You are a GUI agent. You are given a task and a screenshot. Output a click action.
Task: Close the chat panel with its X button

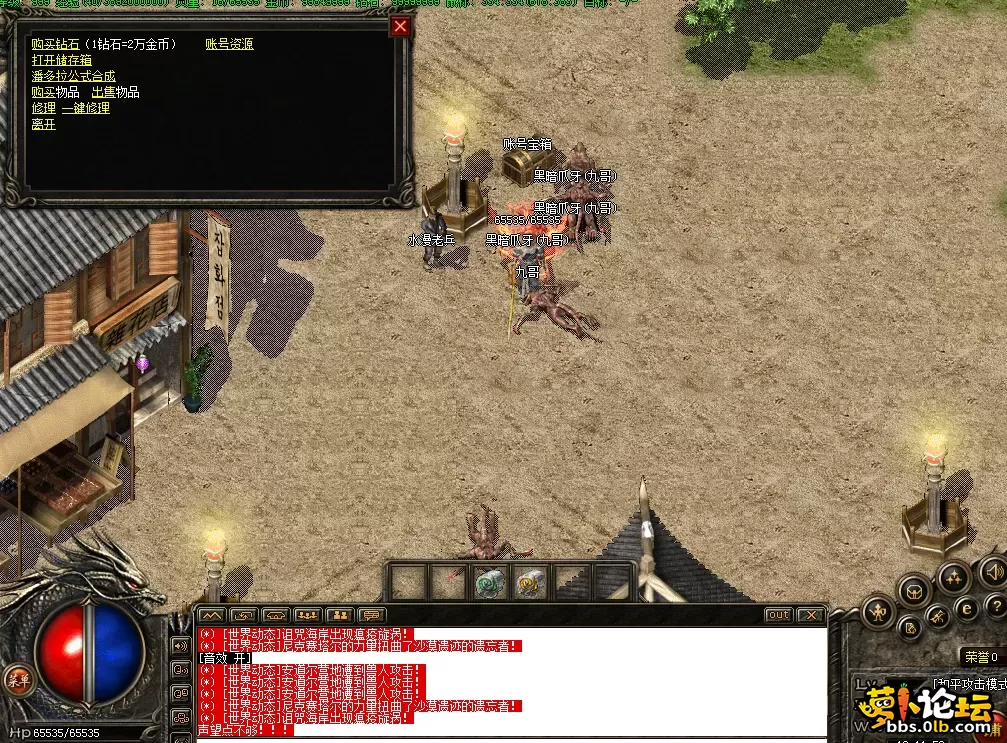(810, 615)
